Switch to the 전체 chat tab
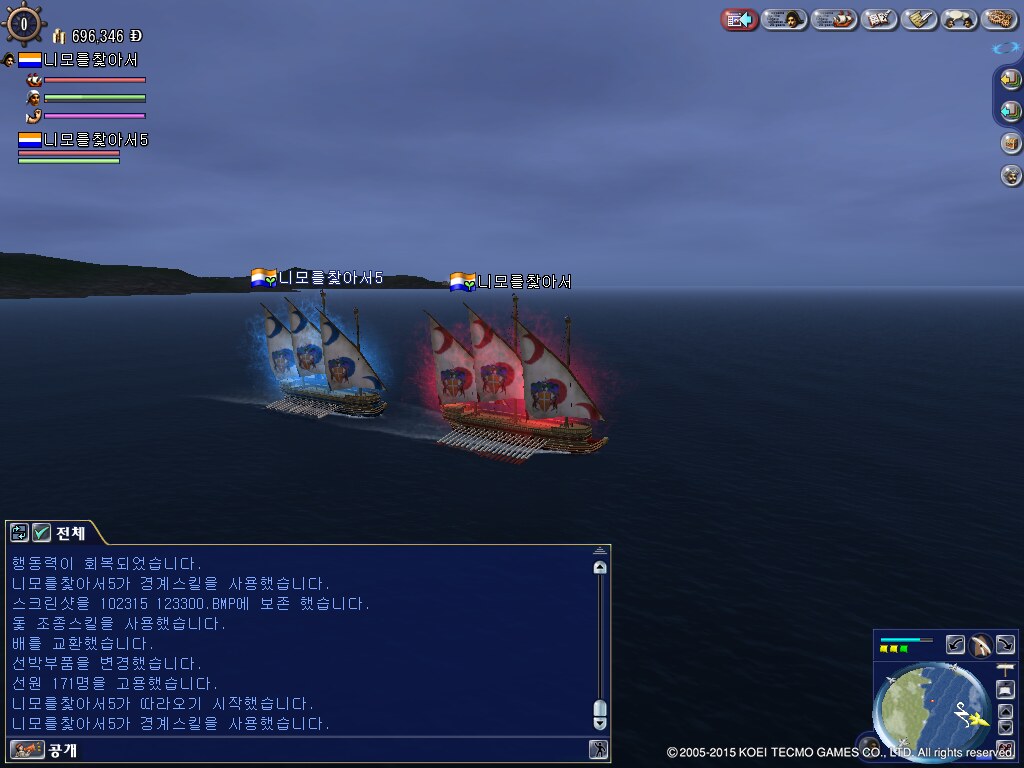 click(70, 532)
